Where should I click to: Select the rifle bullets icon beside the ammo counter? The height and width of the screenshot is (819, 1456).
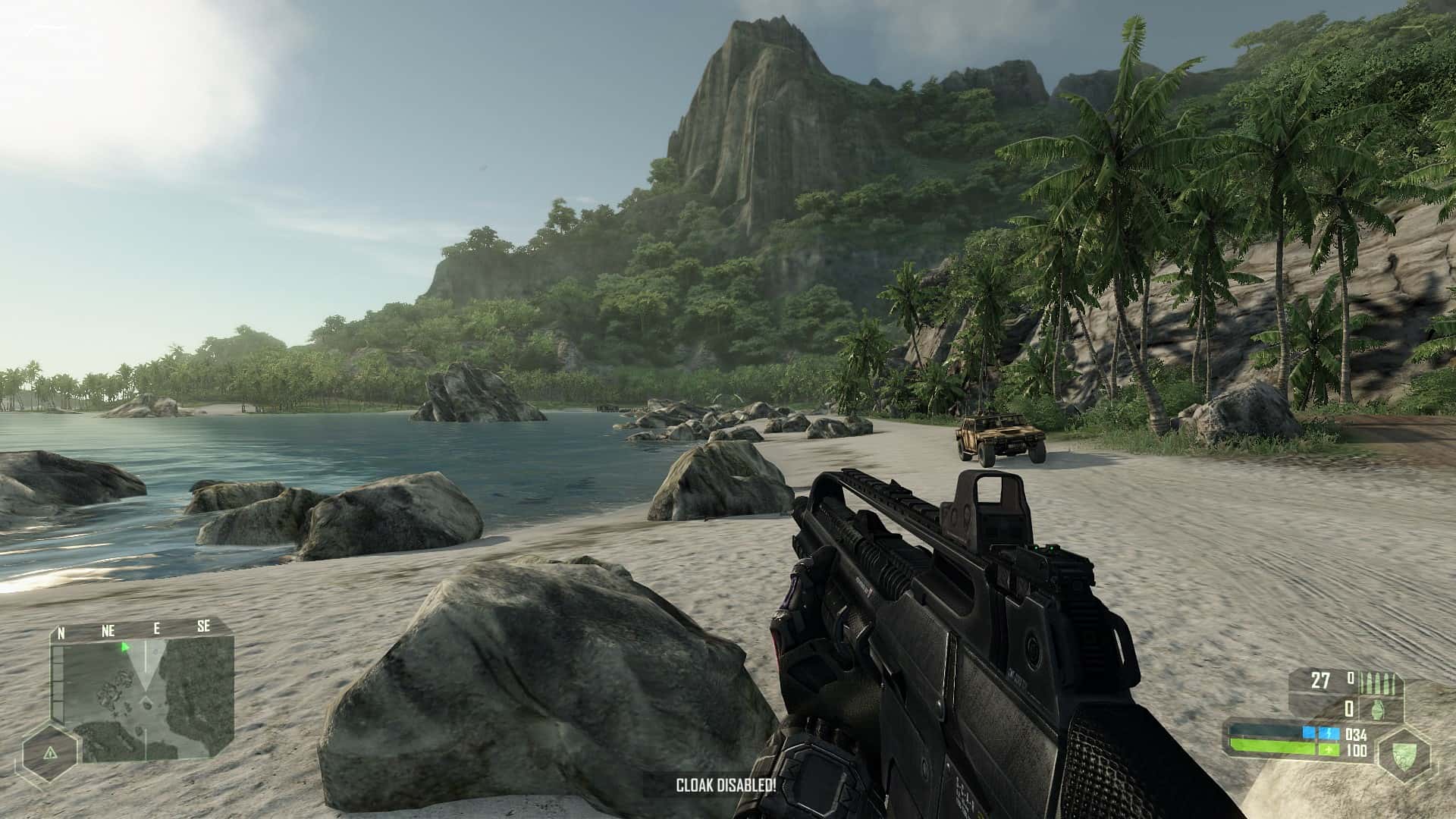point(1378,682)
